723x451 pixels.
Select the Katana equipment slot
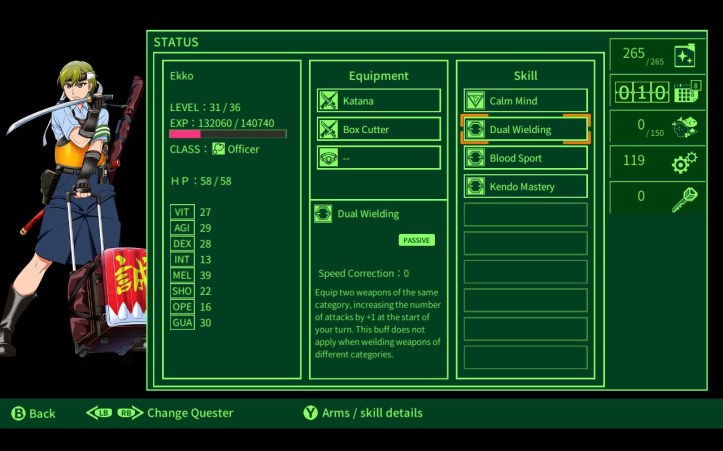point(379,101)
